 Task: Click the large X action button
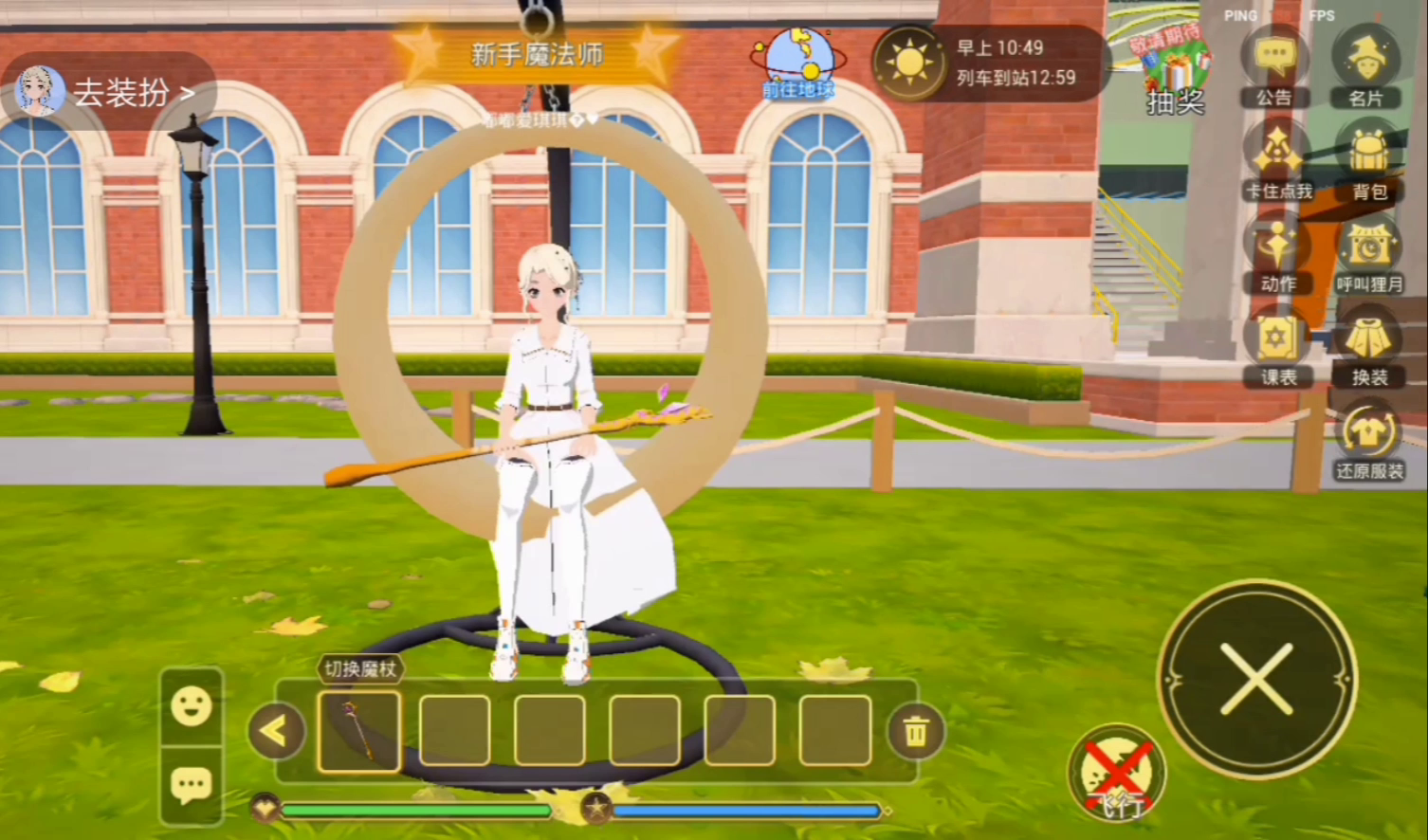pos(1256,679)
